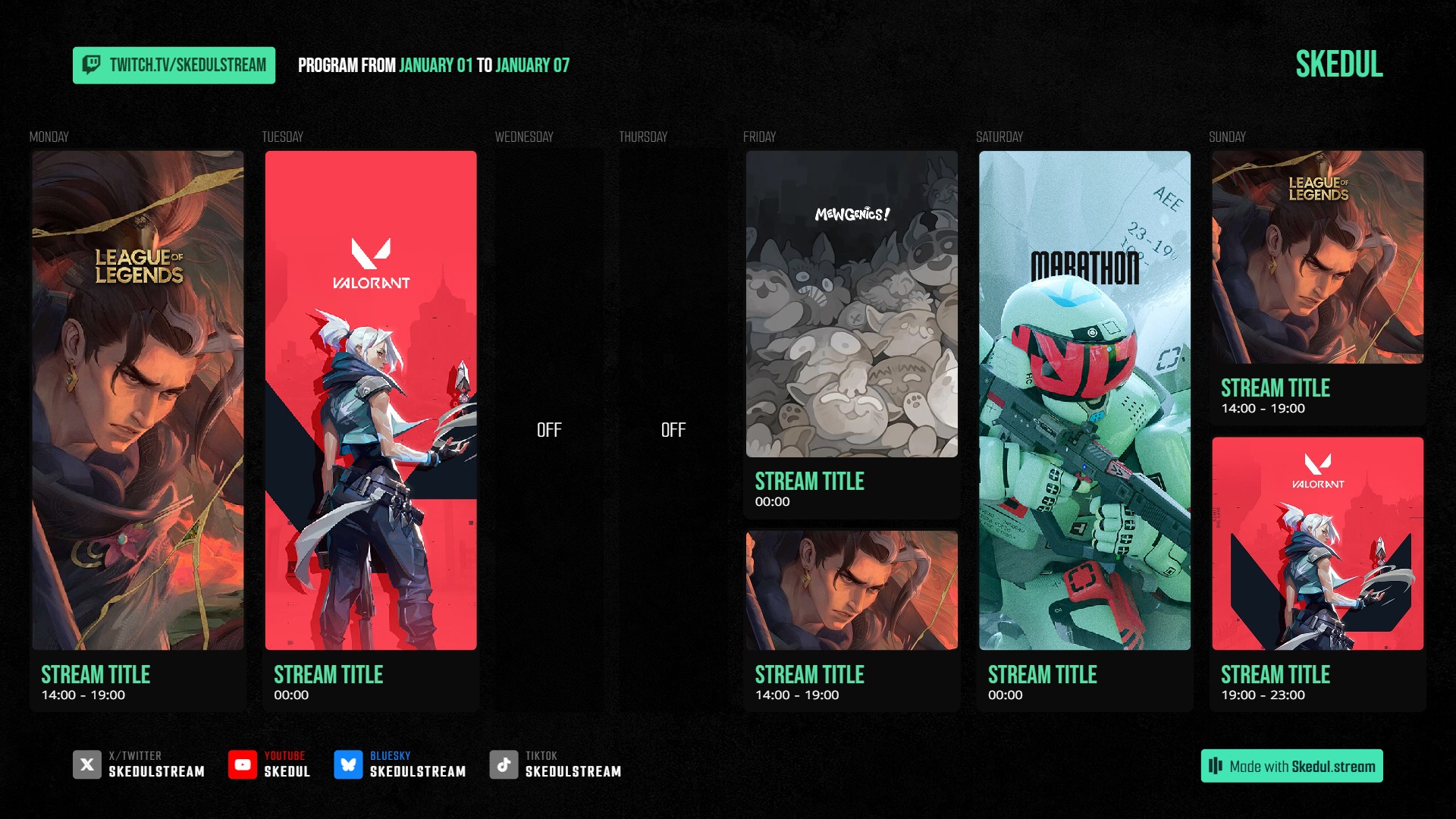Click the Thursday OFF day panel

coord(673,430)
